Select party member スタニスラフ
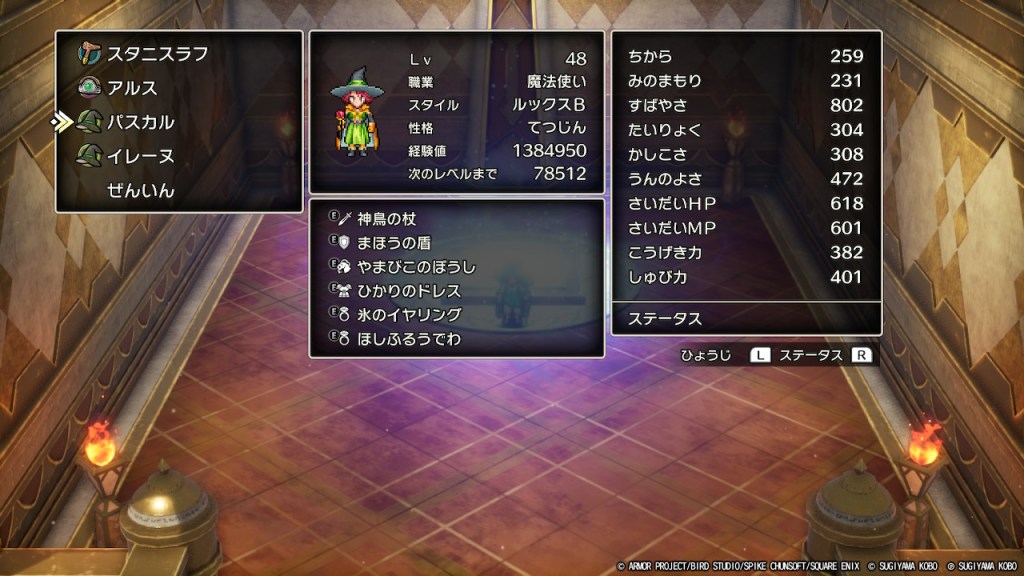Image resolution: width=1024 pixels, height=576 pixels. pos(157,54)
